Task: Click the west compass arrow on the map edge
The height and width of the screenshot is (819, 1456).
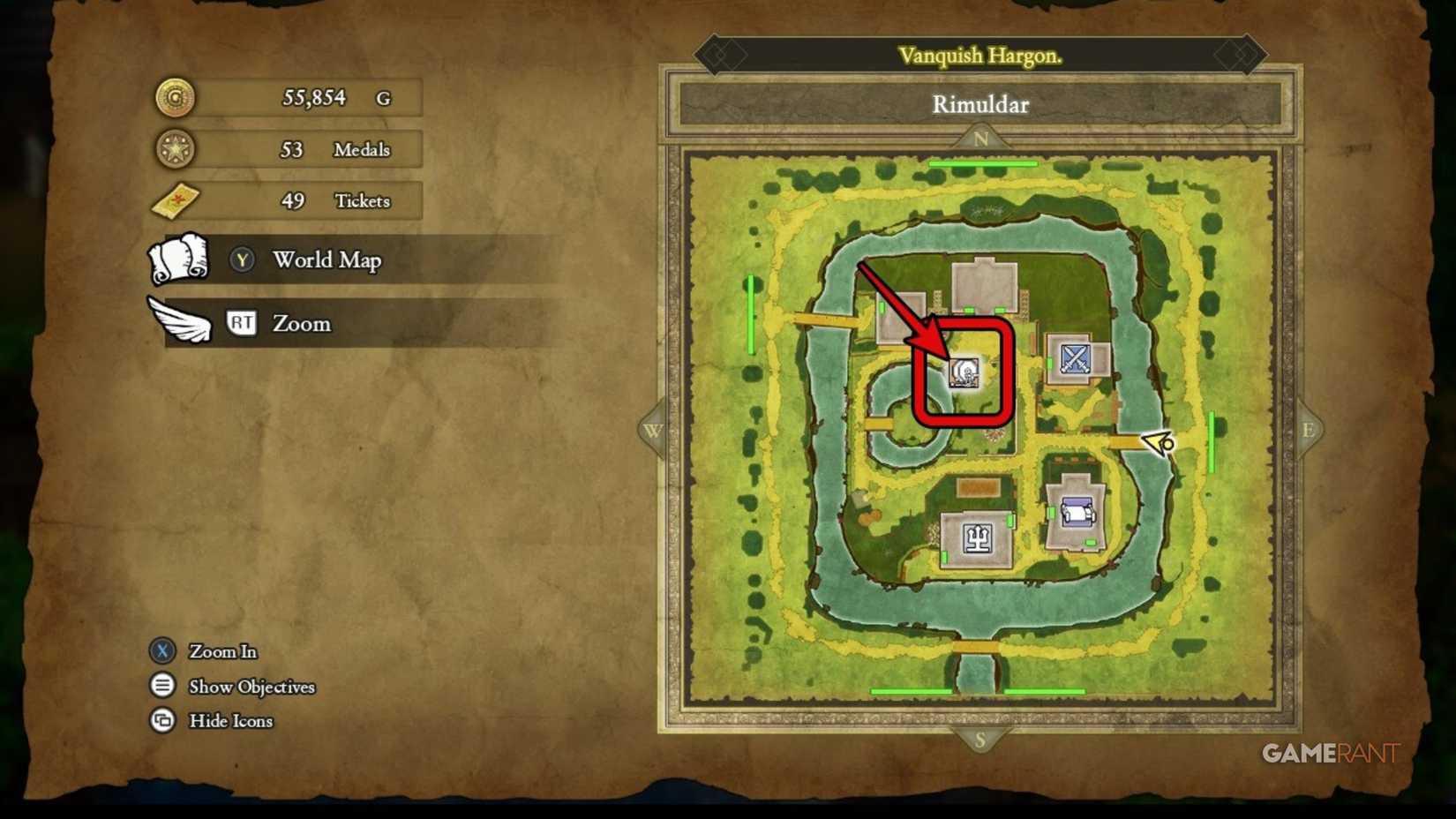Action: pyautogui.click(x=654, y=430)
